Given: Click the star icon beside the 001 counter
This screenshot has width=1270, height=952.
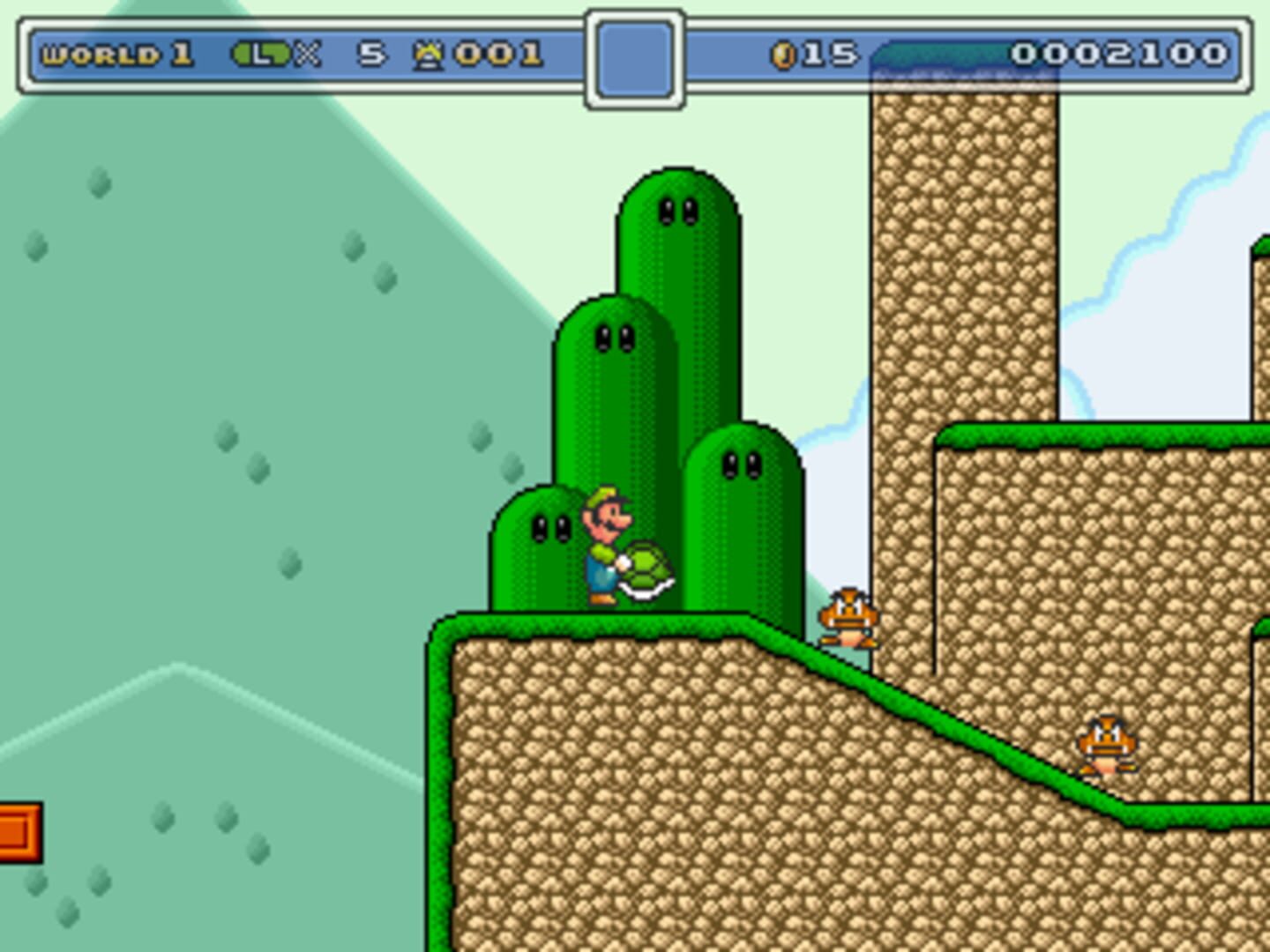Looking at the screenshot, I should [x=430, y=54].
